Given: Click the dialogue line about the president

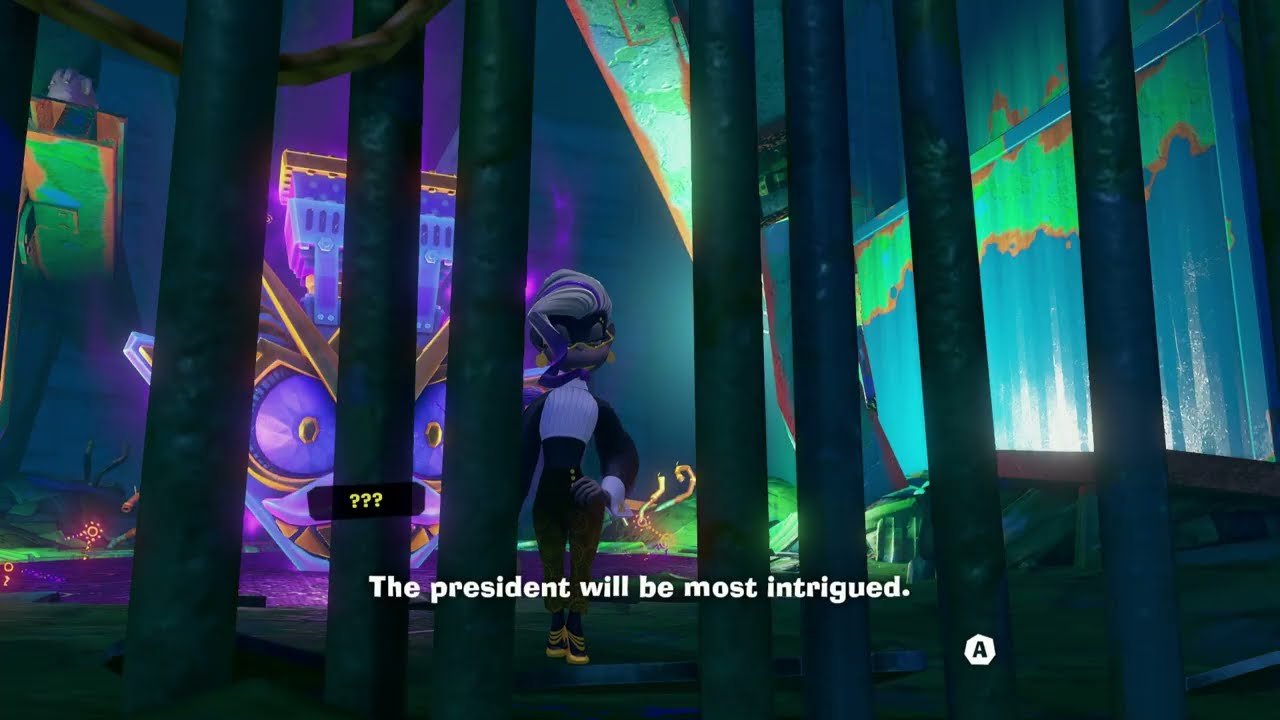Looking at the screenshot, I should [640, 590].
